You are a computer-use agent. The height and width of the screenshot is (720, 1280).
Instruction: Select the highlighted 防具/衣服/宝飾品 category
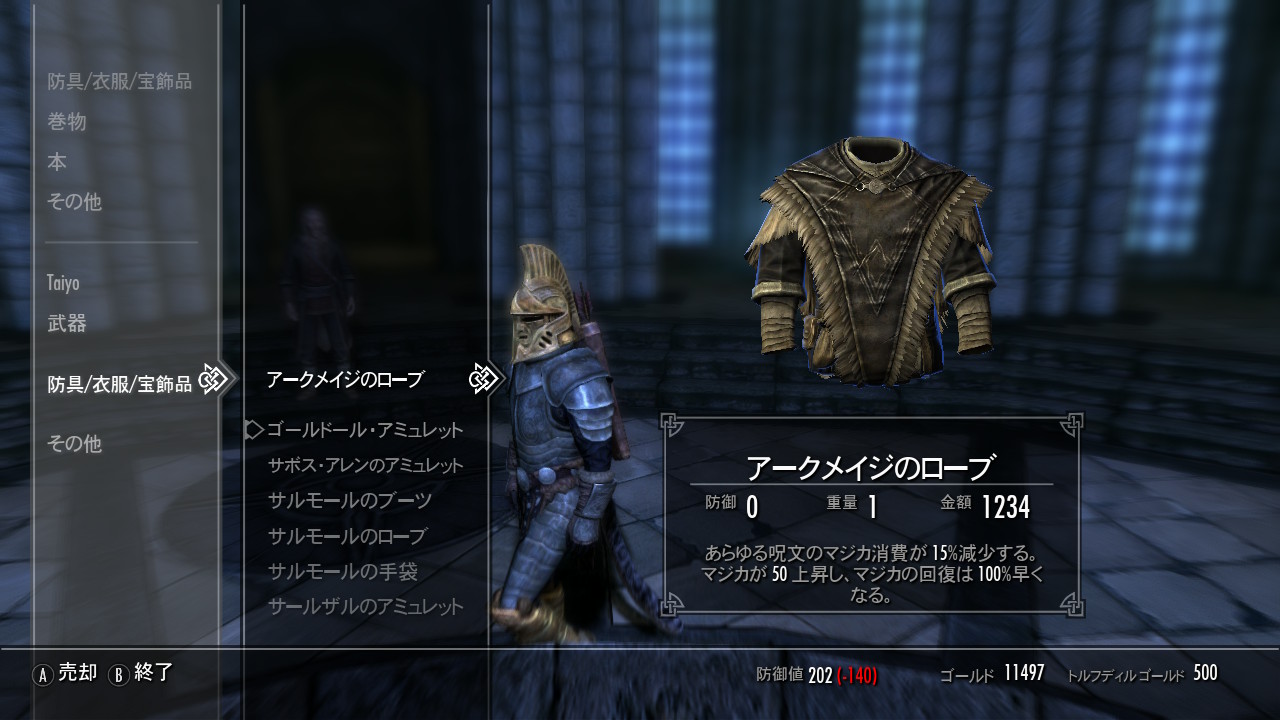(x=120, y=384)
